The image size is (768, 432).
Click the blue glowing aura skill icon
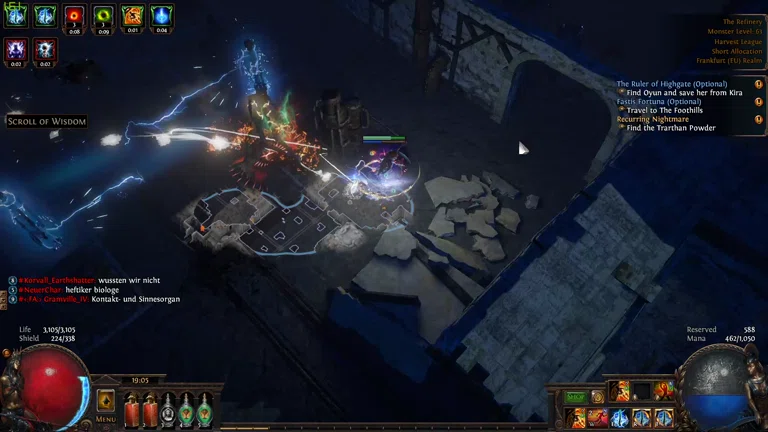(620, 417)
